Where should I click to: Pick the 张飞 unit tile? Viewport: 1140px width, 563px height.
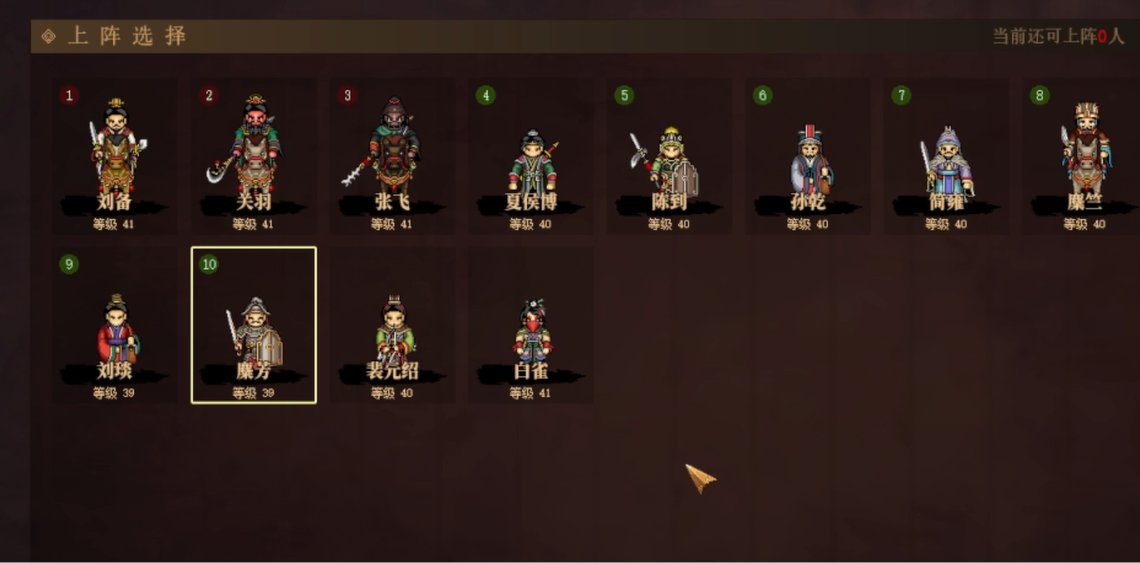[392, 157]
